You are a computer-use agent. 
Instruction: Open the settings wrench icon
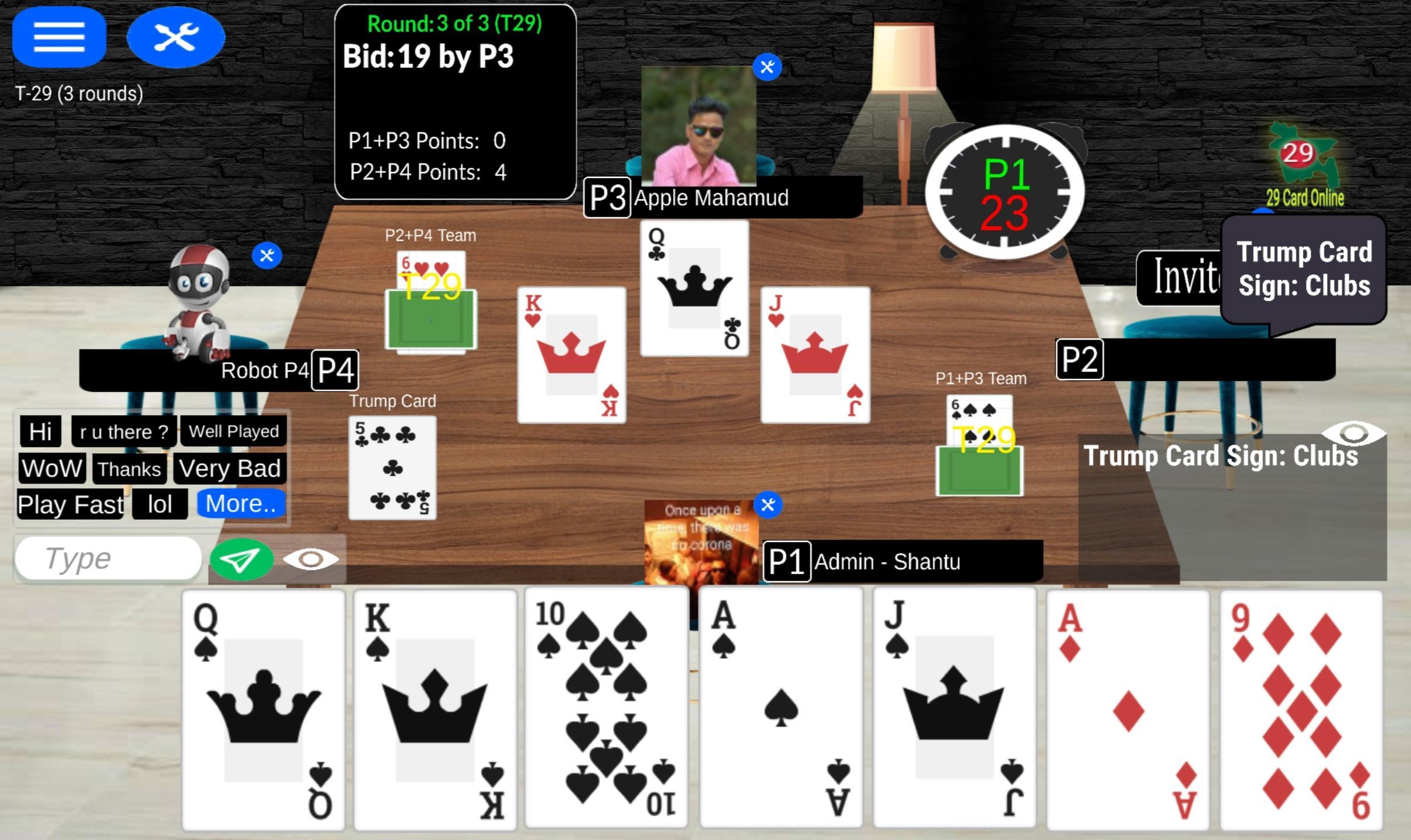176,36
